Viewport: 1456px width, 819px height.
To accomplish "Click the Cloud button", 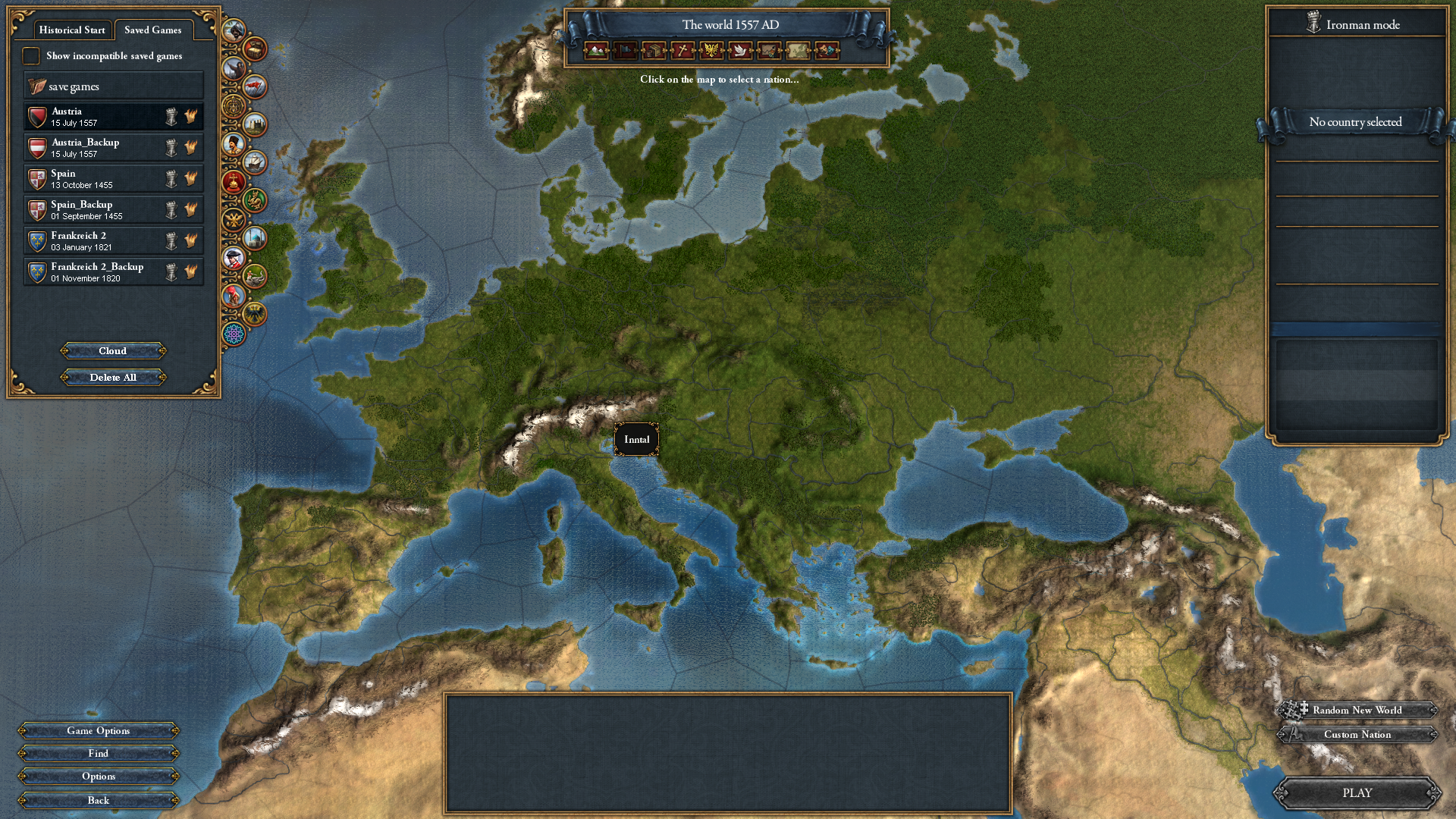I will coord(112,350).
